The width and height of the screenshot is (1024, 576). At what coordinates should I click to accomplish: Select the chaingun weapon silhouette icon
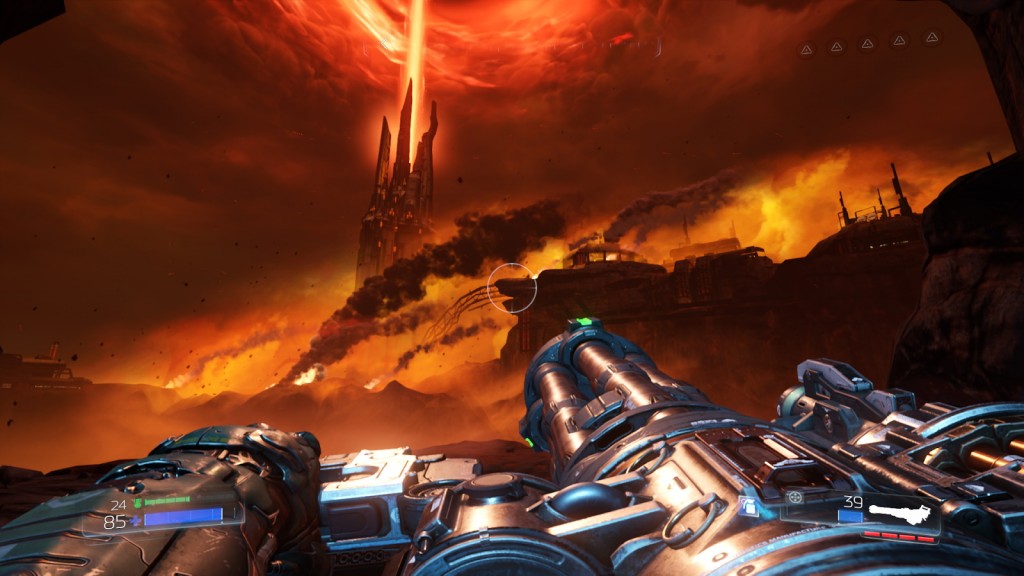(899, 515)
